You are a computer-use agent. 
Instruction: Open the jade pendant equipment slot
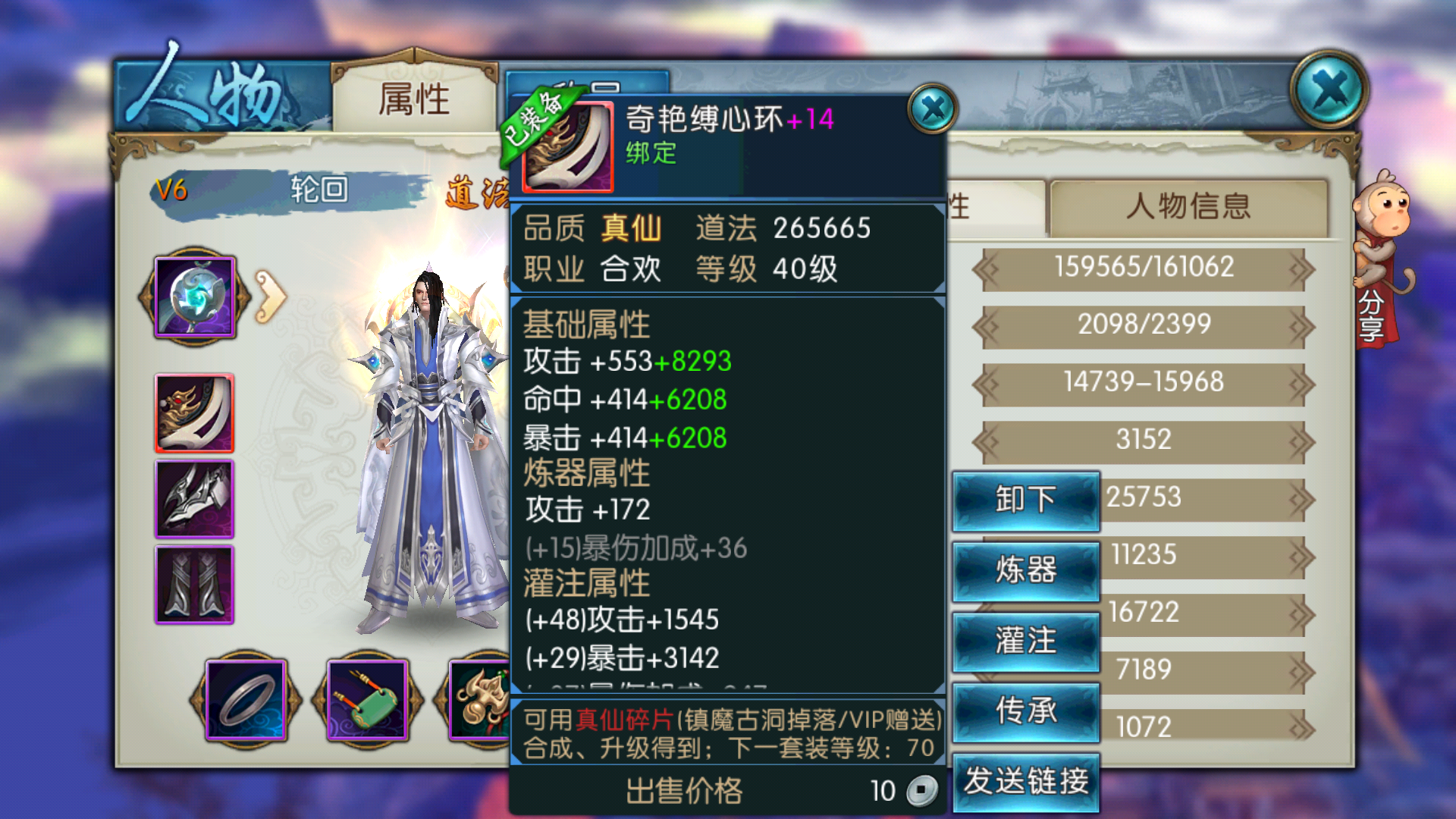coord(366,701)
